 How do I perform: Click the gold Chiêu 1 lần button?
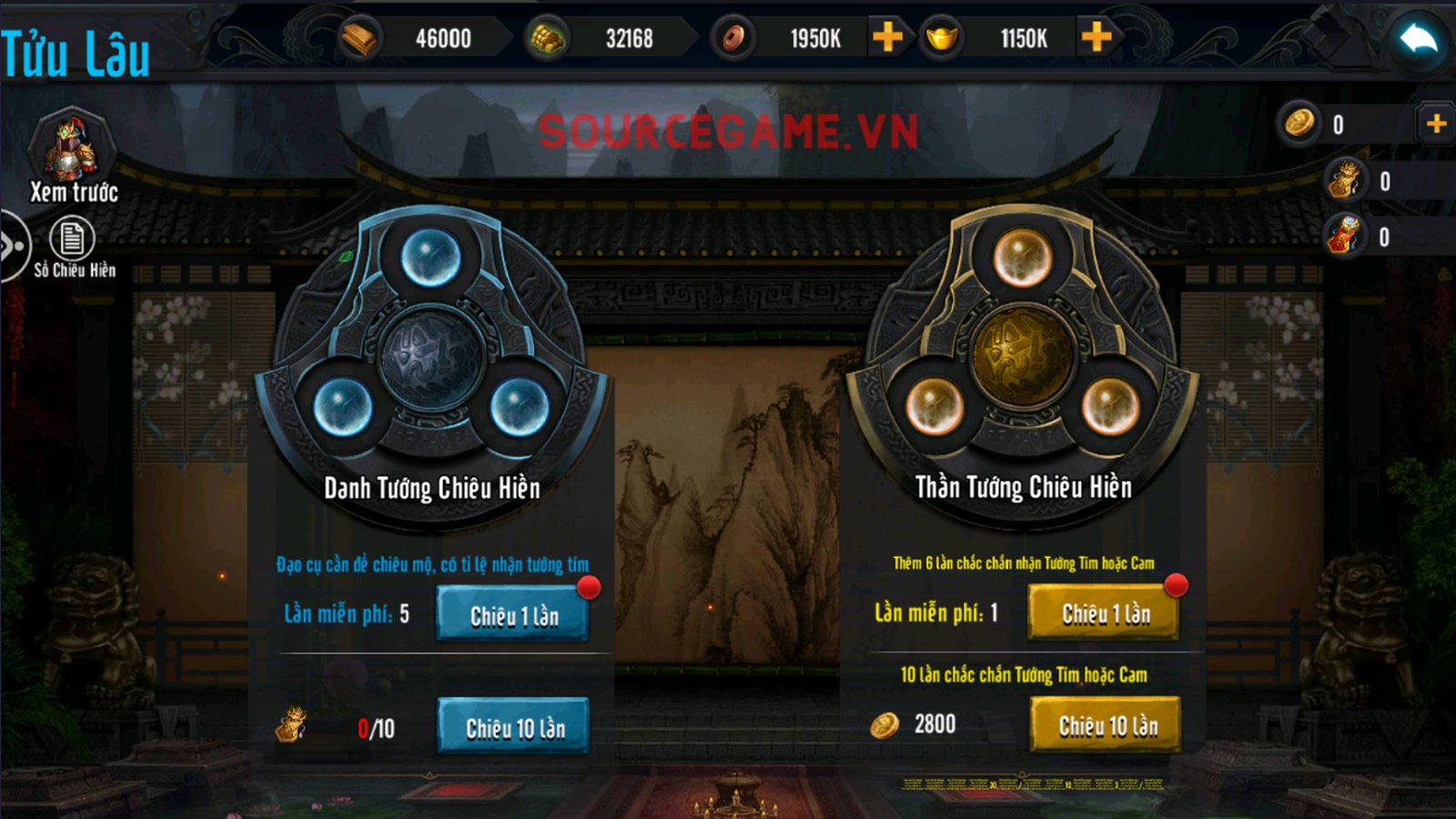pyautogui.click(x=1105, y=613)
